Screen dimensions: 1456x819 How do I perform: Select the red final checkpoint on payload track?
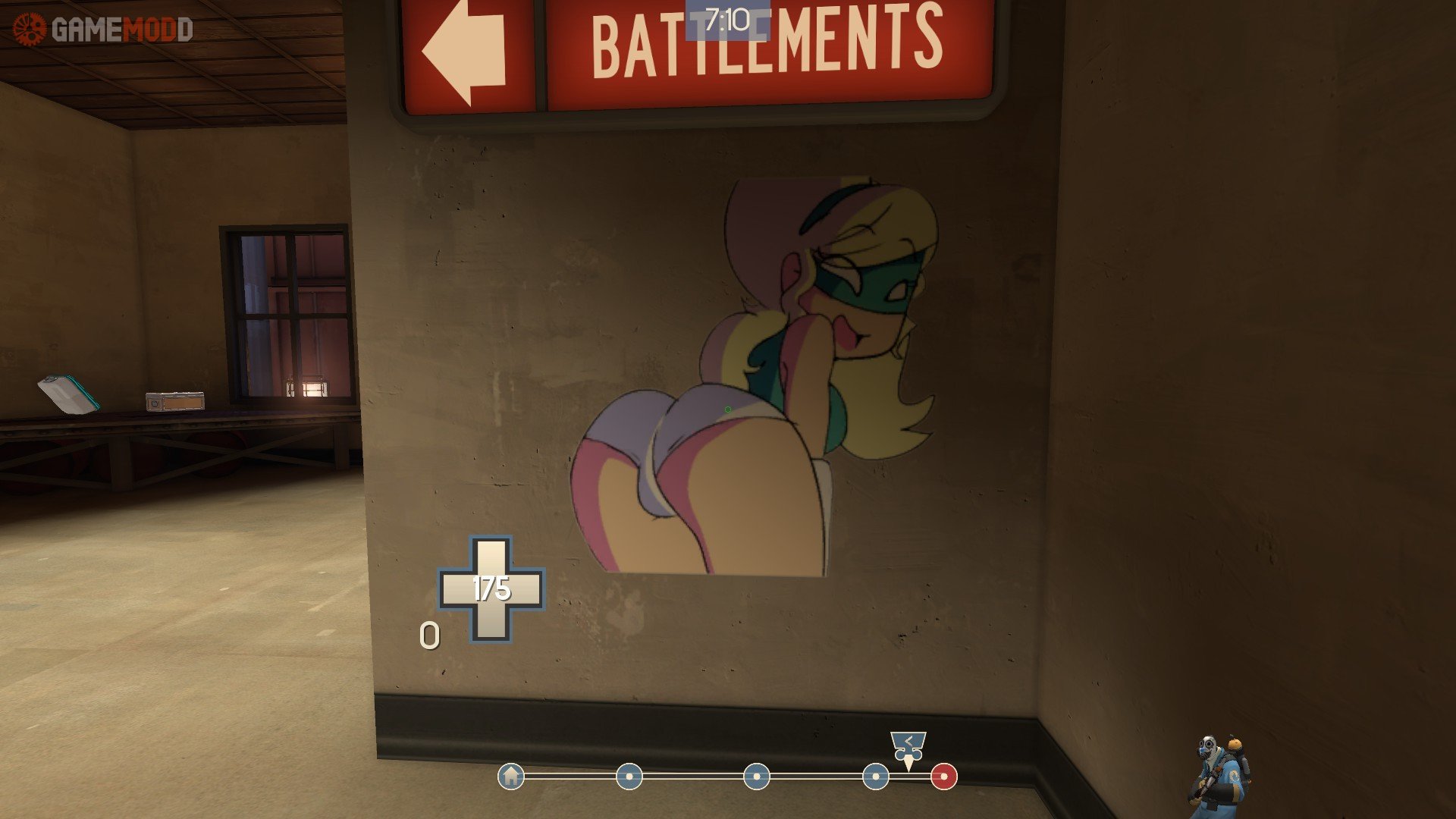pyautogui.click(x=943, y=777)
